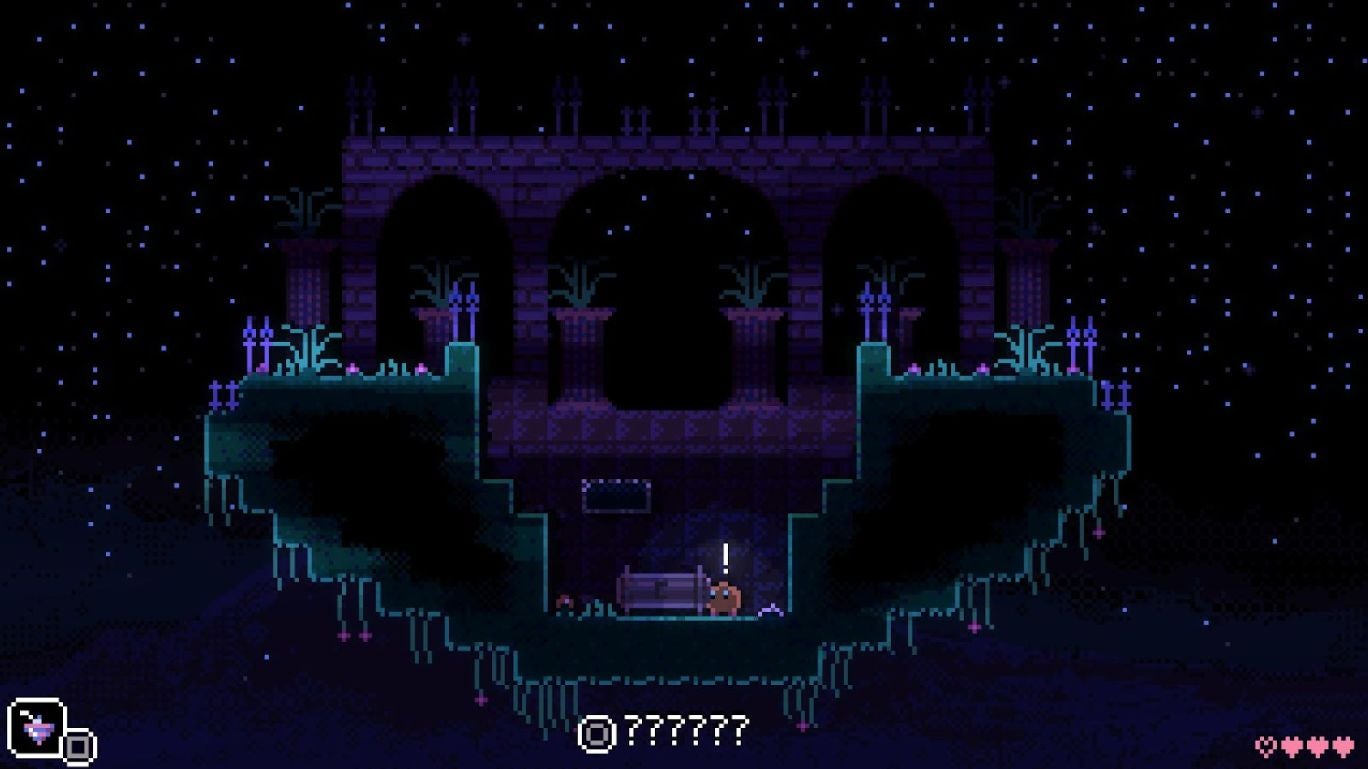1368x769 pixels.
Task: Click the white-bordered active item frame
Action: (x=37, y=727)
